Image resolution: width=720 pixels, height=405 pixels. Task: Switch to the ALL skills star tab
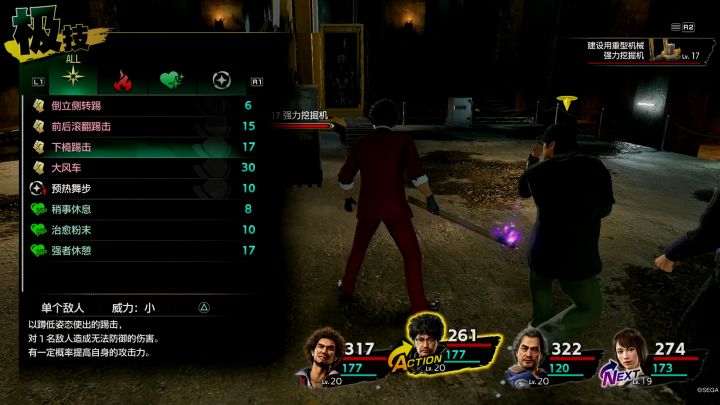[x=73, y=80]
